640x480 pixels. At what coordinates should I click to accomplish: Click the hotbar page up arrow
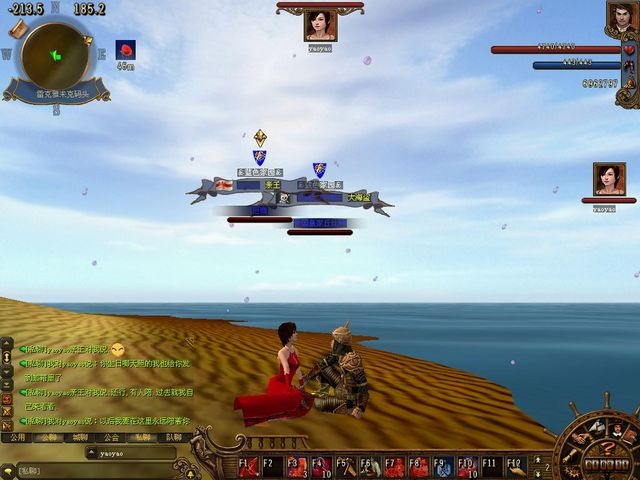click(x=537, y=459)
